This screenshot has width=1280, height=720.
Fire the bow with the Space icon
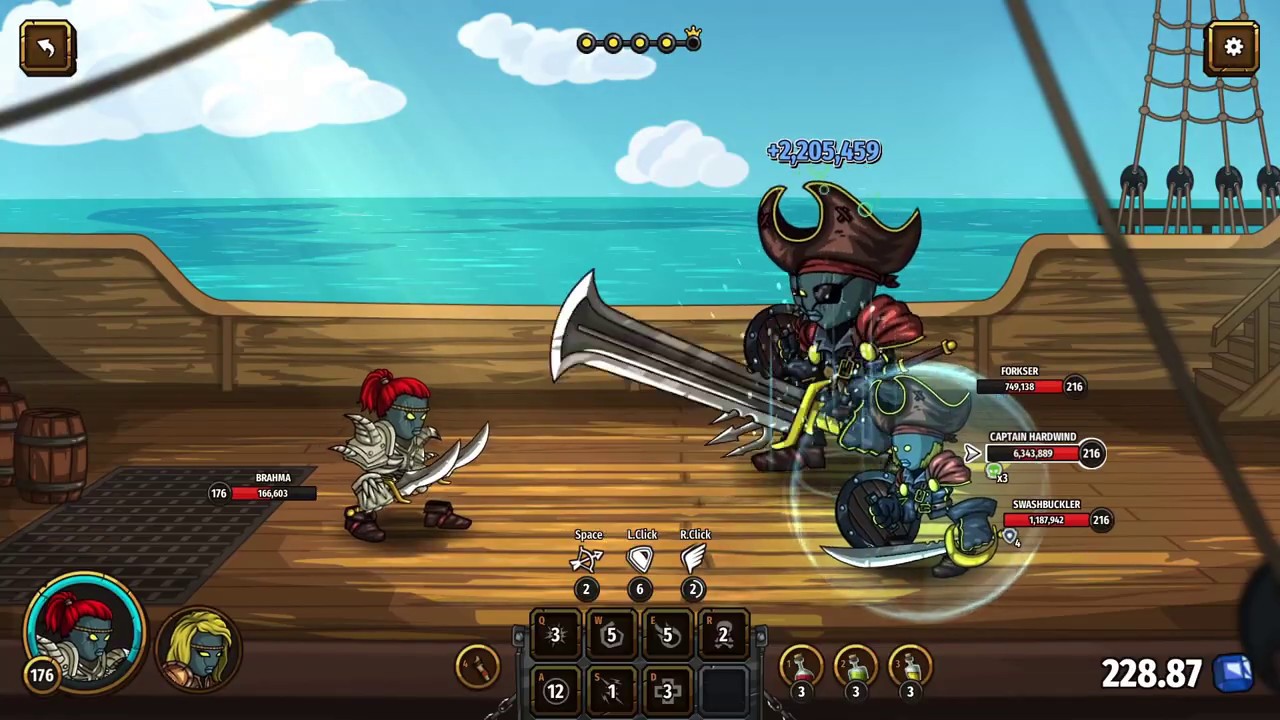(588, 560)
